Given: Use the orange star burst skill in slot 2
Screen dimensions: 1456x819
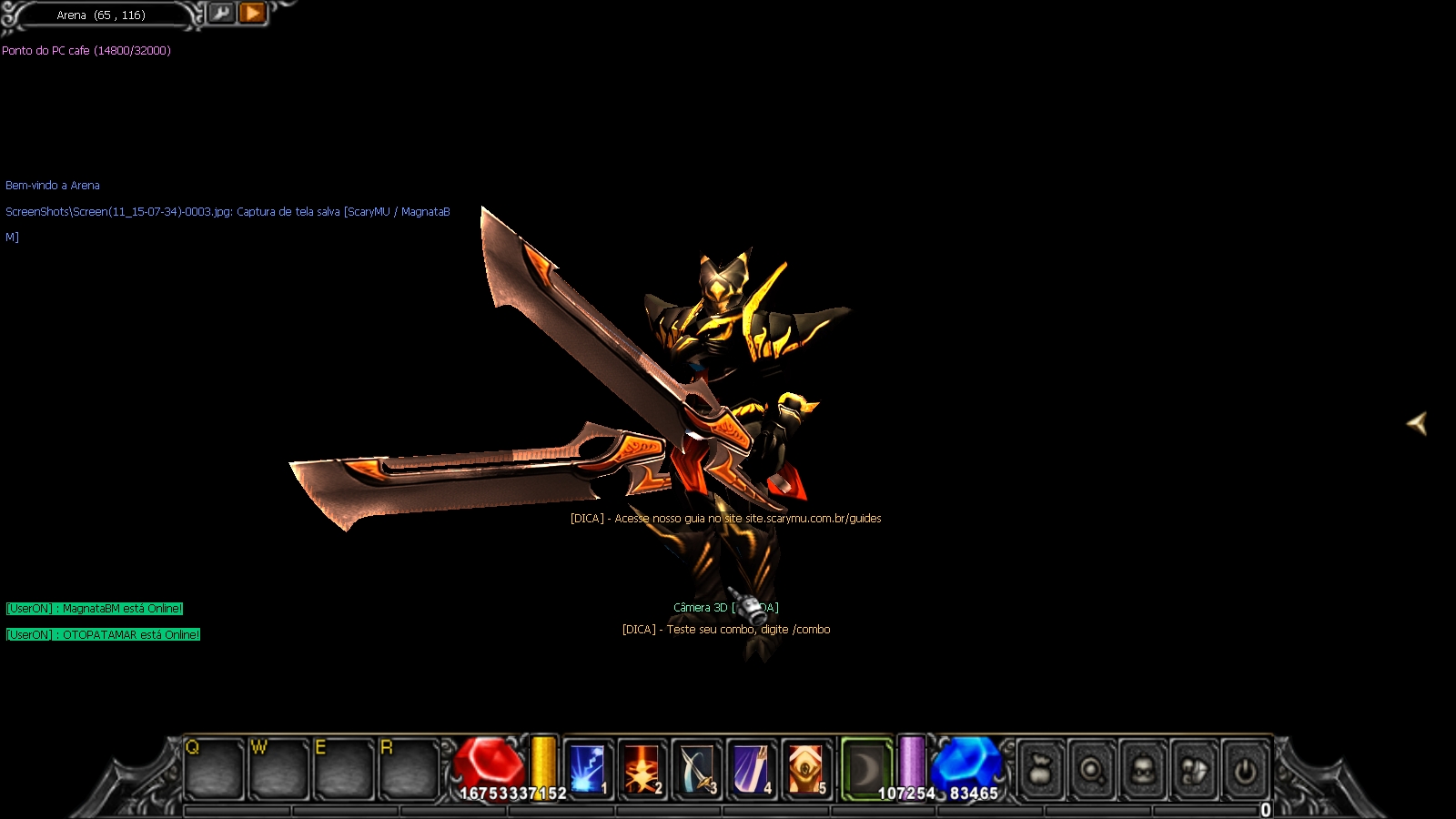Looking at the screenshot, I should tap(642, 769).
